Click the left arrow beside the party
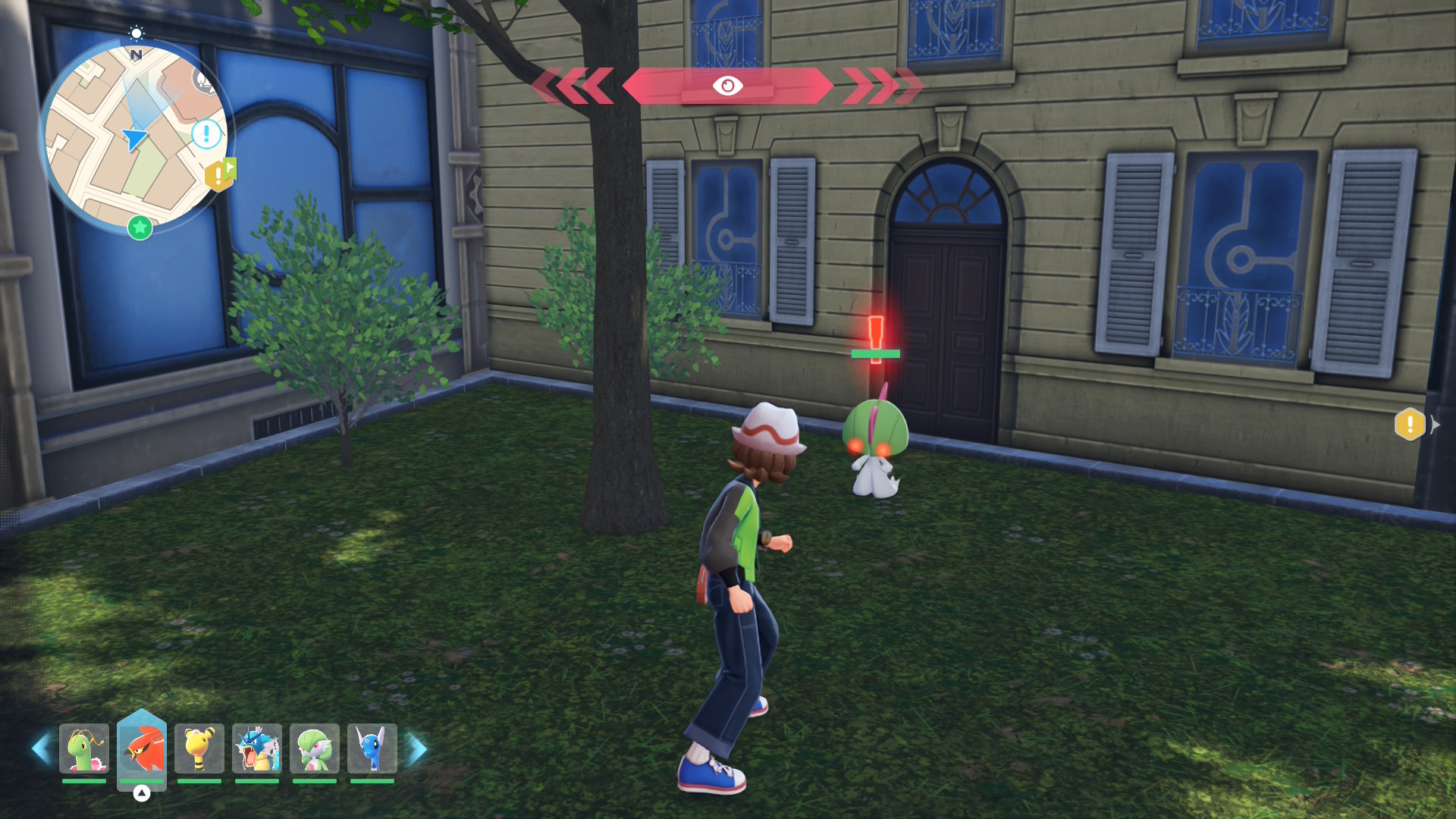1456x819 pixels. point(41,749)
